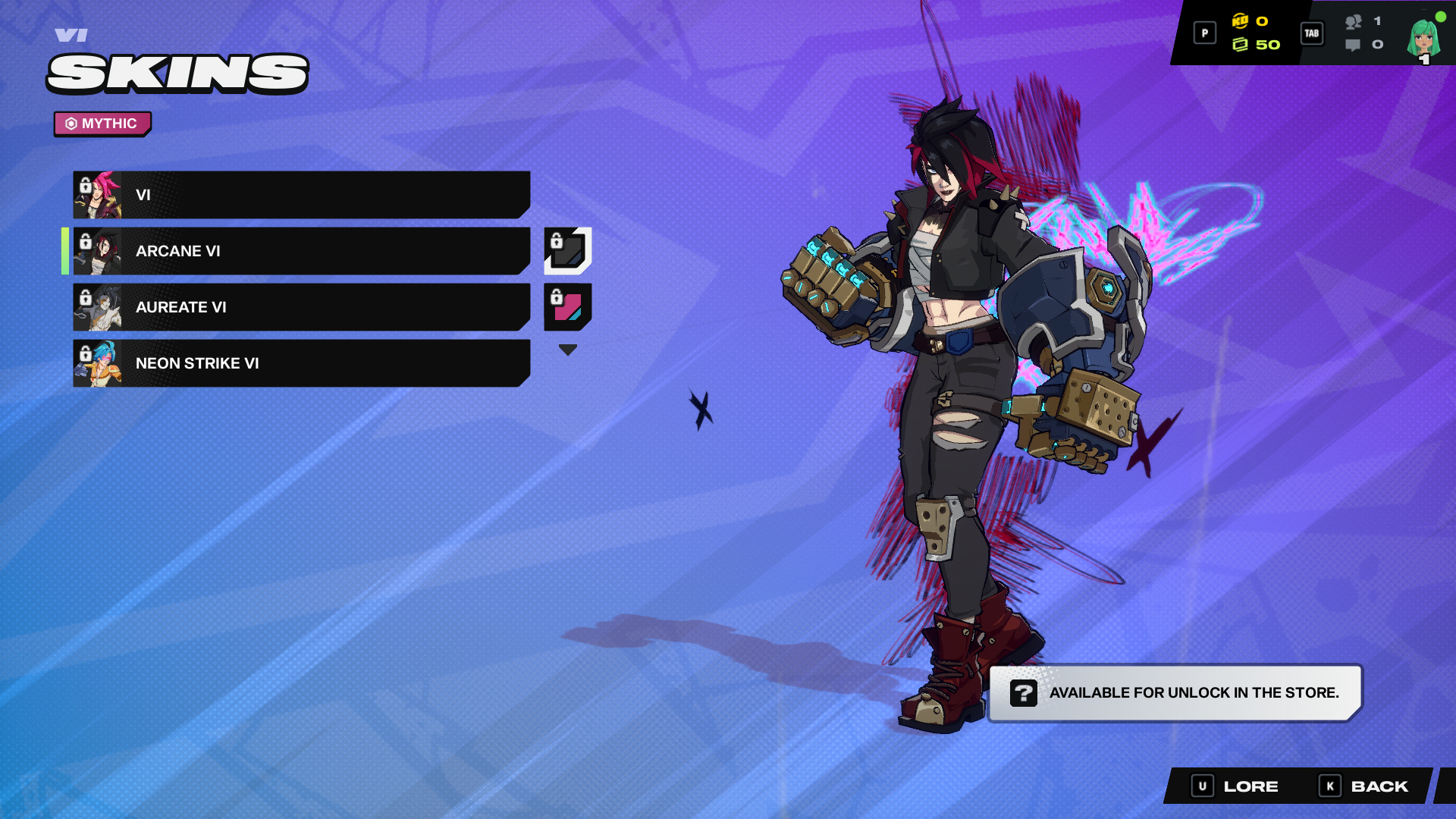Select the locked pink chroma variant

tap(567, 307)
